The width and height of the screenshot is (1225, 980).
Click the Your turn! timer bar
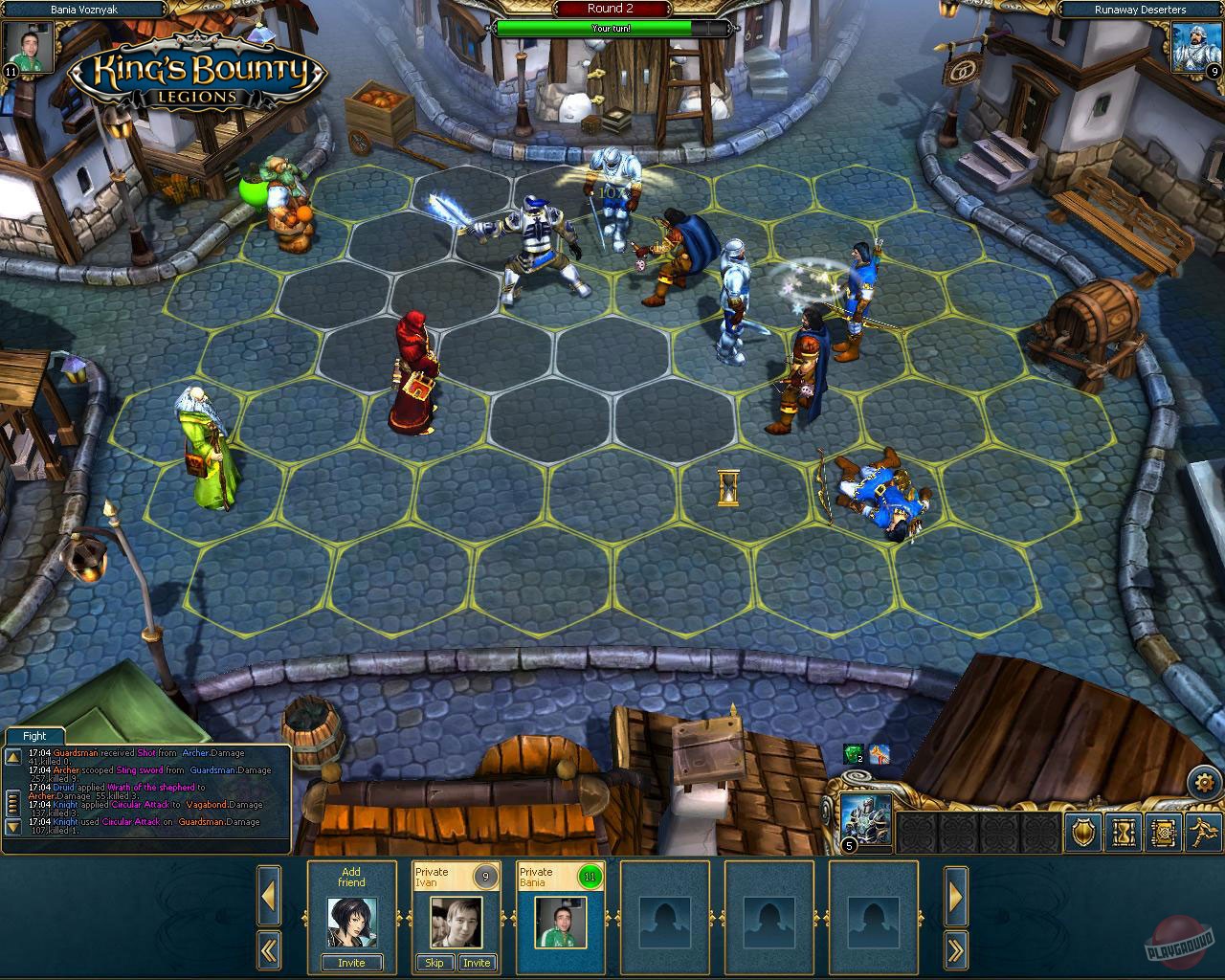coord(611,29)
